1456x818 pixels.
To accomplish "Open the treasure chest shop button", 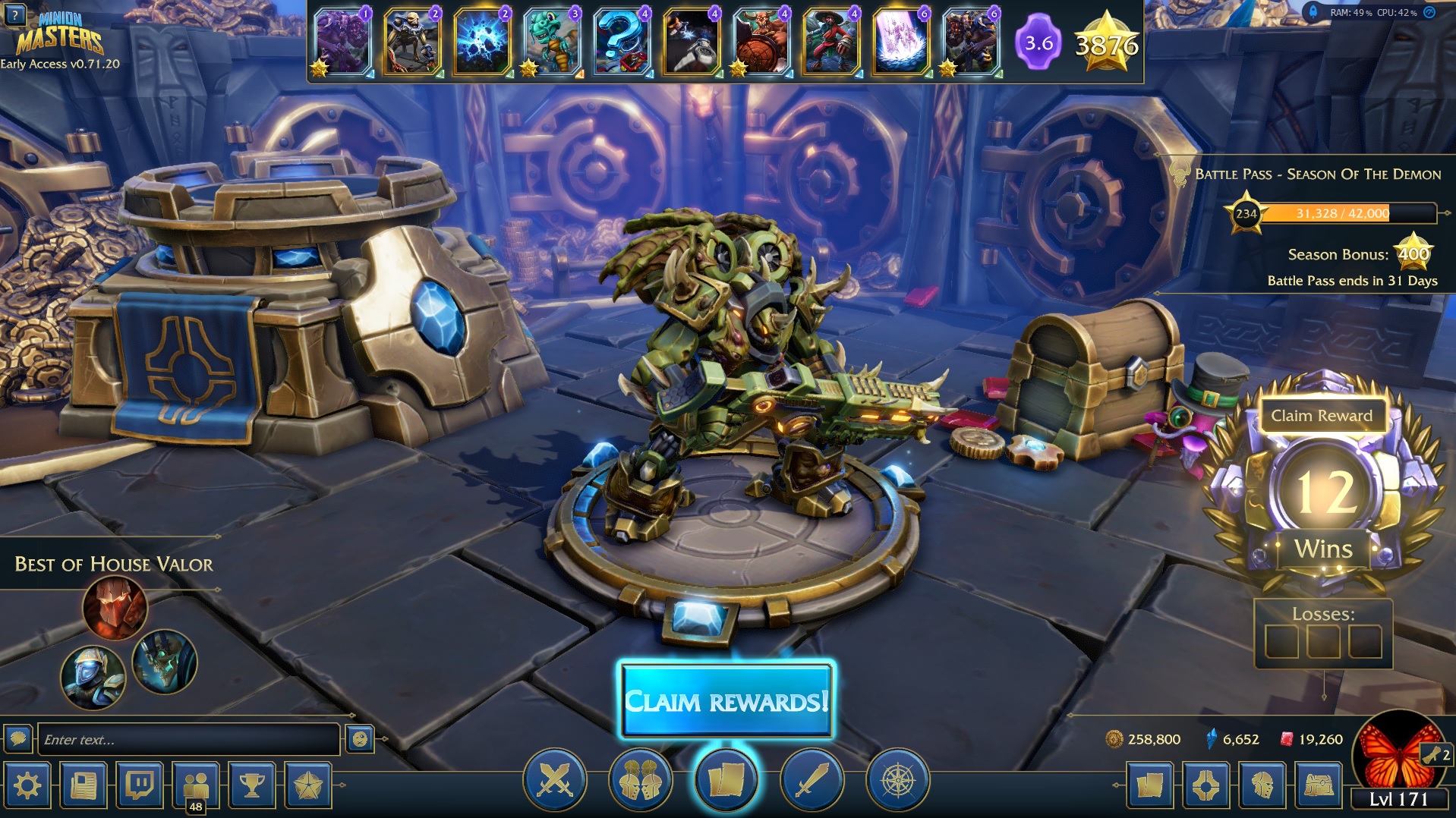I will tap(1319, 785).
